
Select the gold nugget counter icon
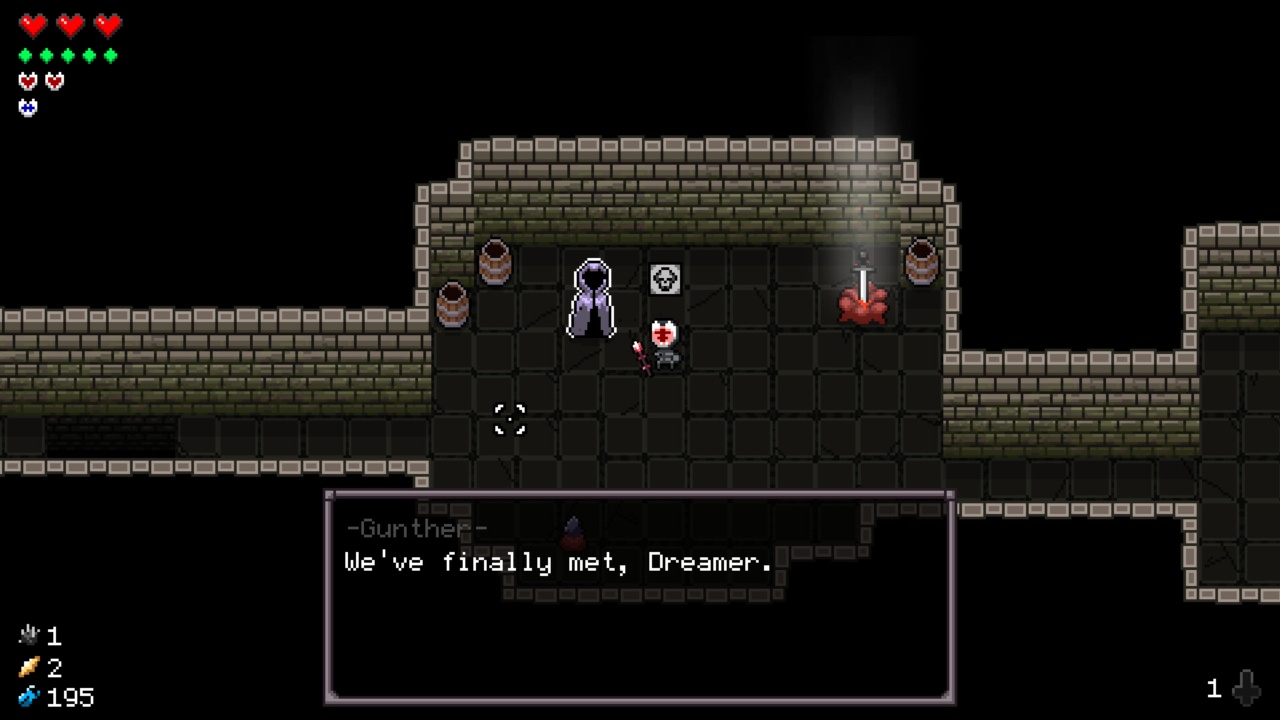point(28,668)
